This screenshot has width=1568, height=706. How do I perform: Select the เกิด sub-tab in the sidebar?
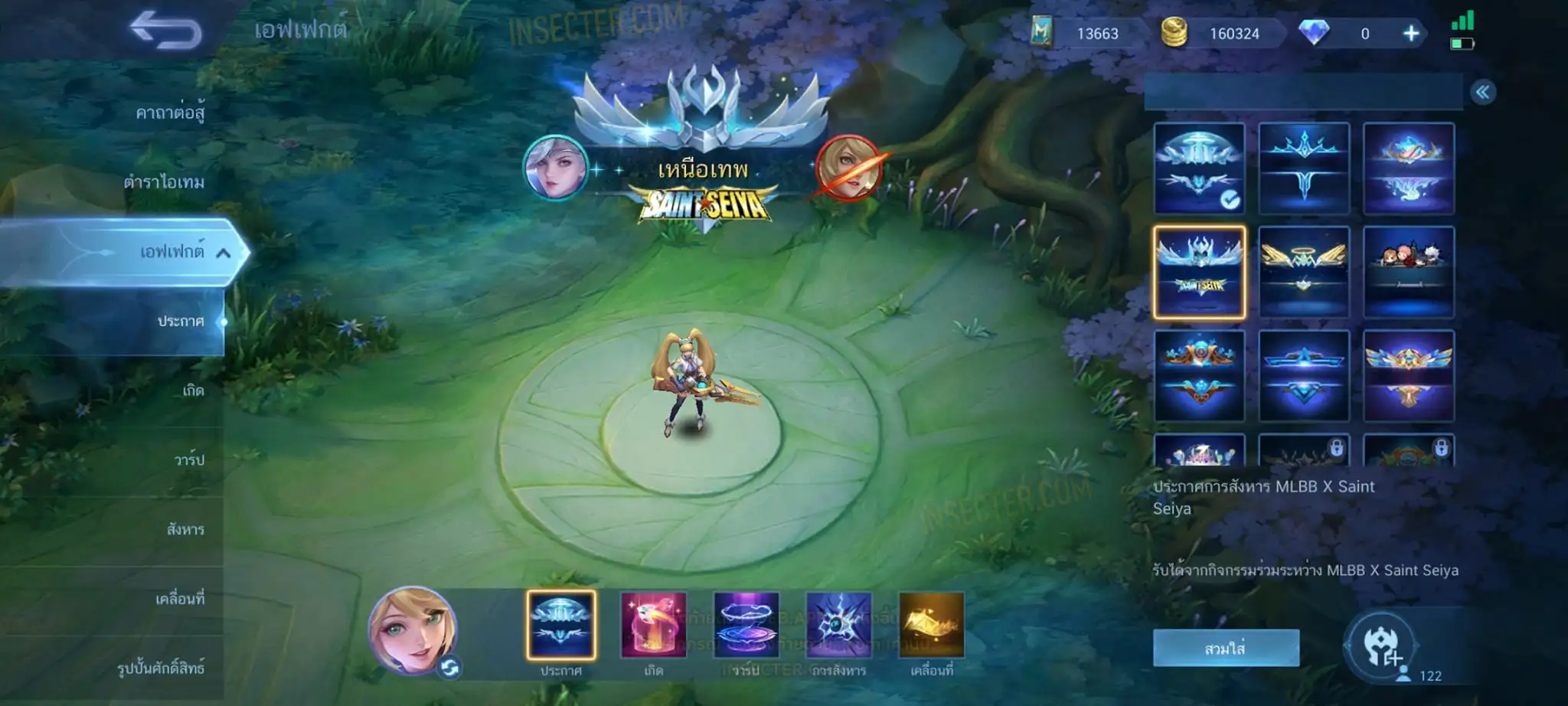[193, 391]
